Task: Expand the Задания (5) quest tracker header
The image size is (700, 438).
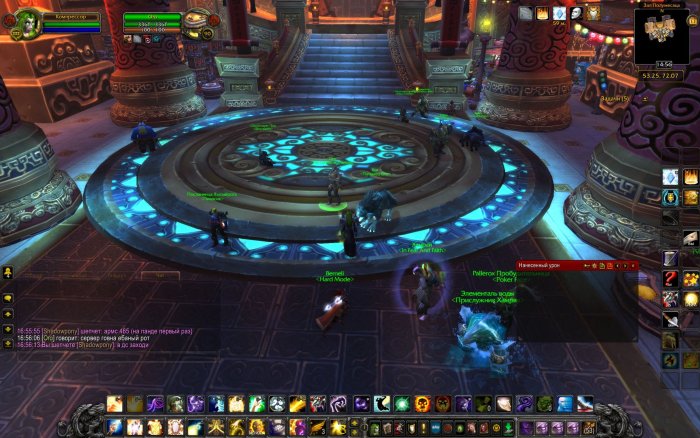Action: (613, 99)
